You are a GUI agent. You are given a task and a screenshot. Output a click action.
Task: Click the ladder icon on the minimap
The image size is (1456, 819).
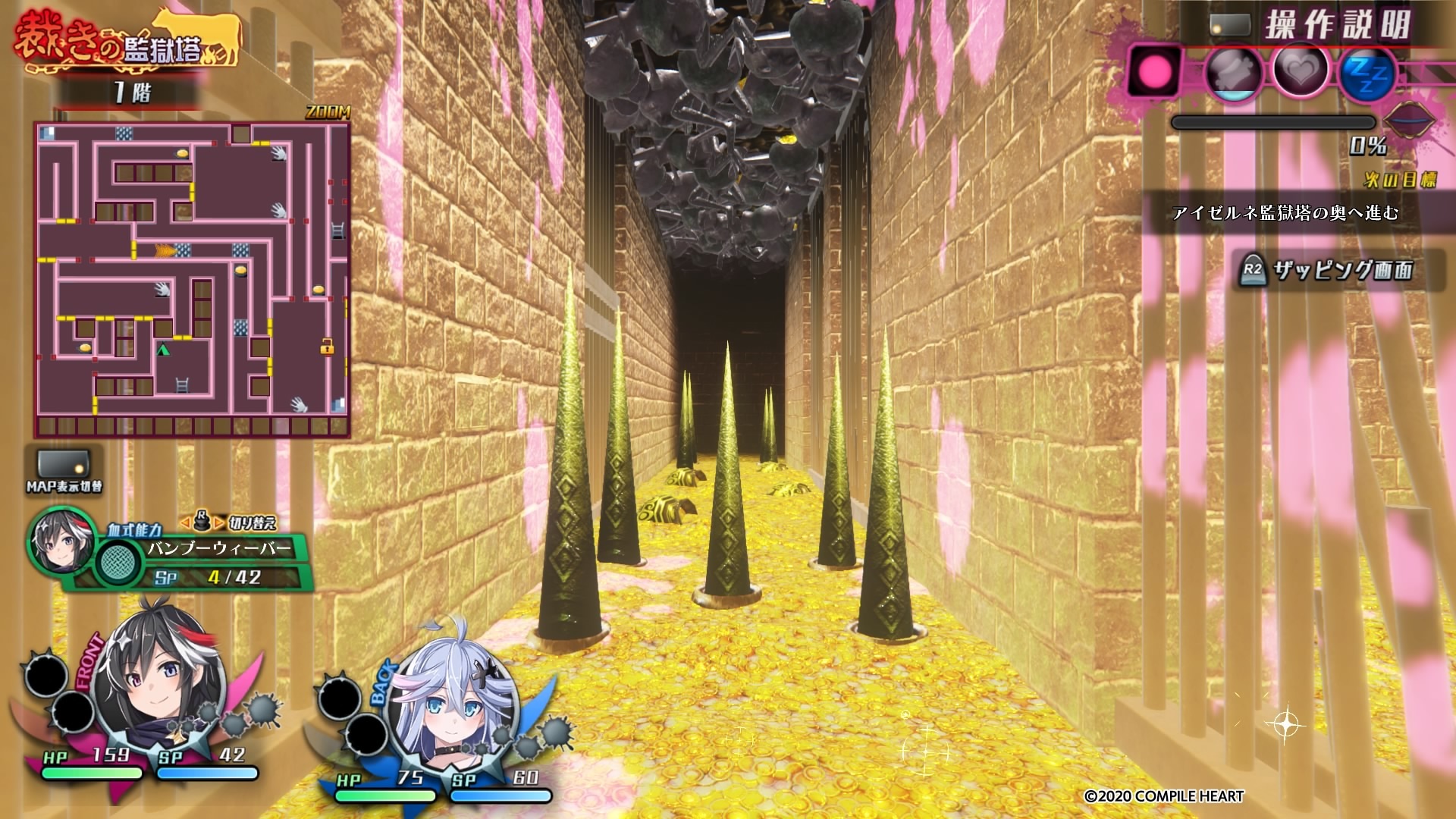pos(182,385)
